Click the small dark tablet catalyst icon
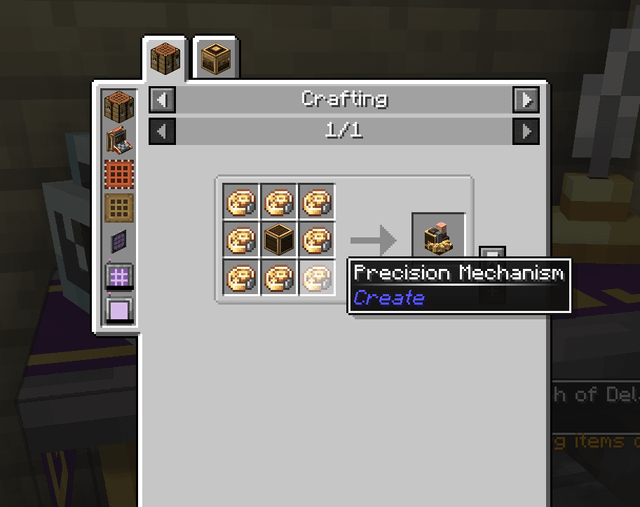Viewport: 640px width, 507px height. (x=120, y=242)
